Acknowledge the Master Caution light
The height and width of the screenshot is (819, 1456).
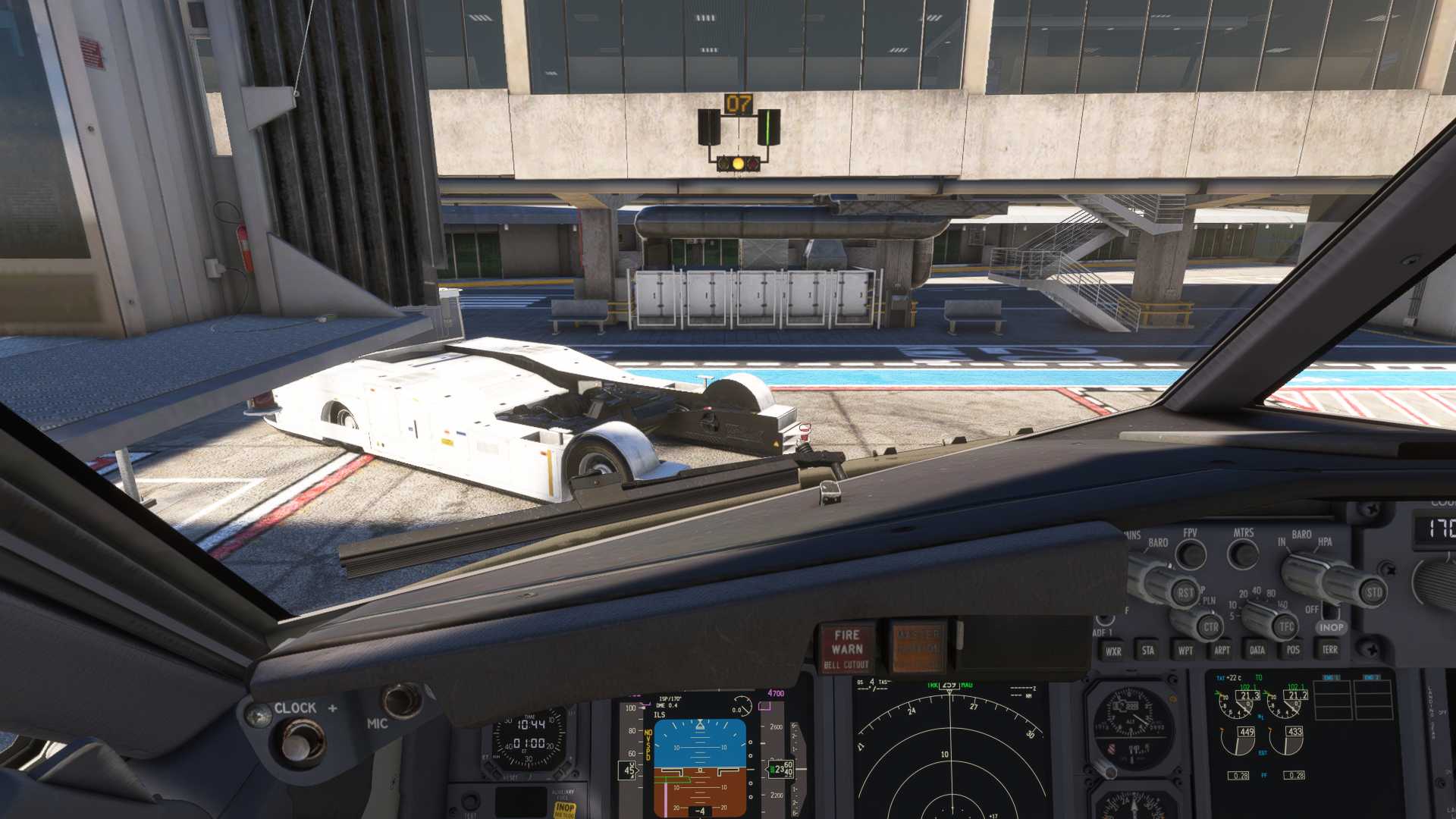[x=918, y=648]
